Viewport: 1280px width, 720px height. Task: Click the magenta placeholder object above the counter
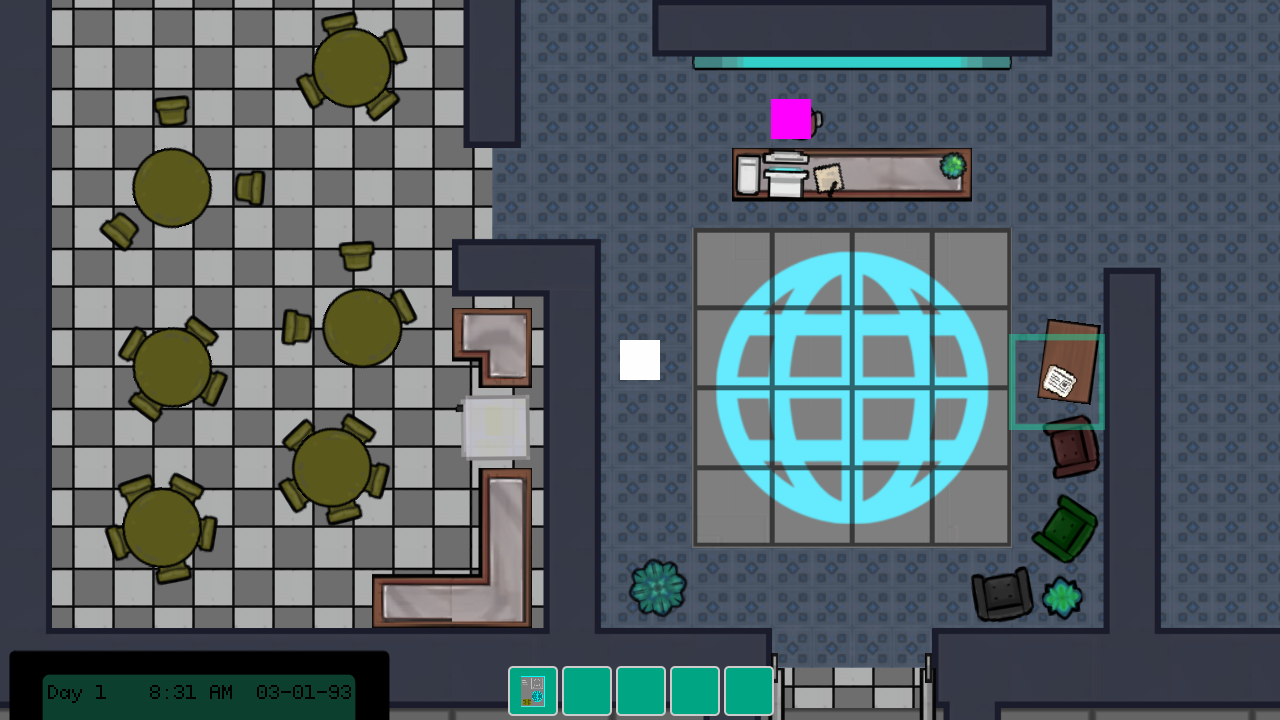791,120
